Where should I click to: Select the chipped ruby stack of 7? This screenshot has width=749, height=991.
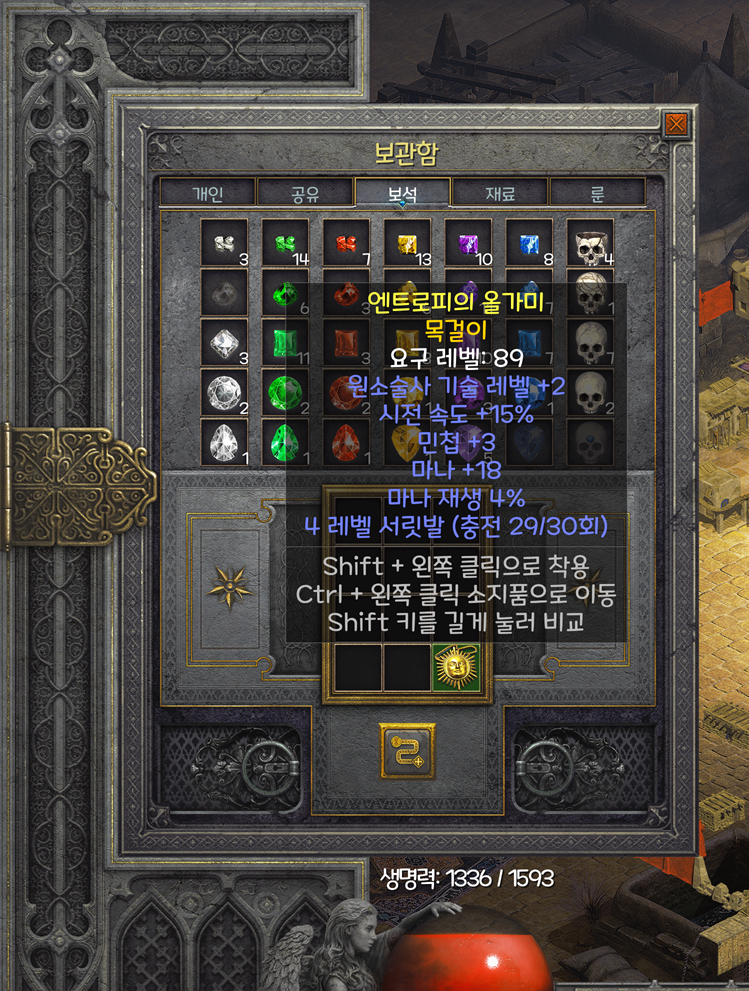(x=346, y=242)
